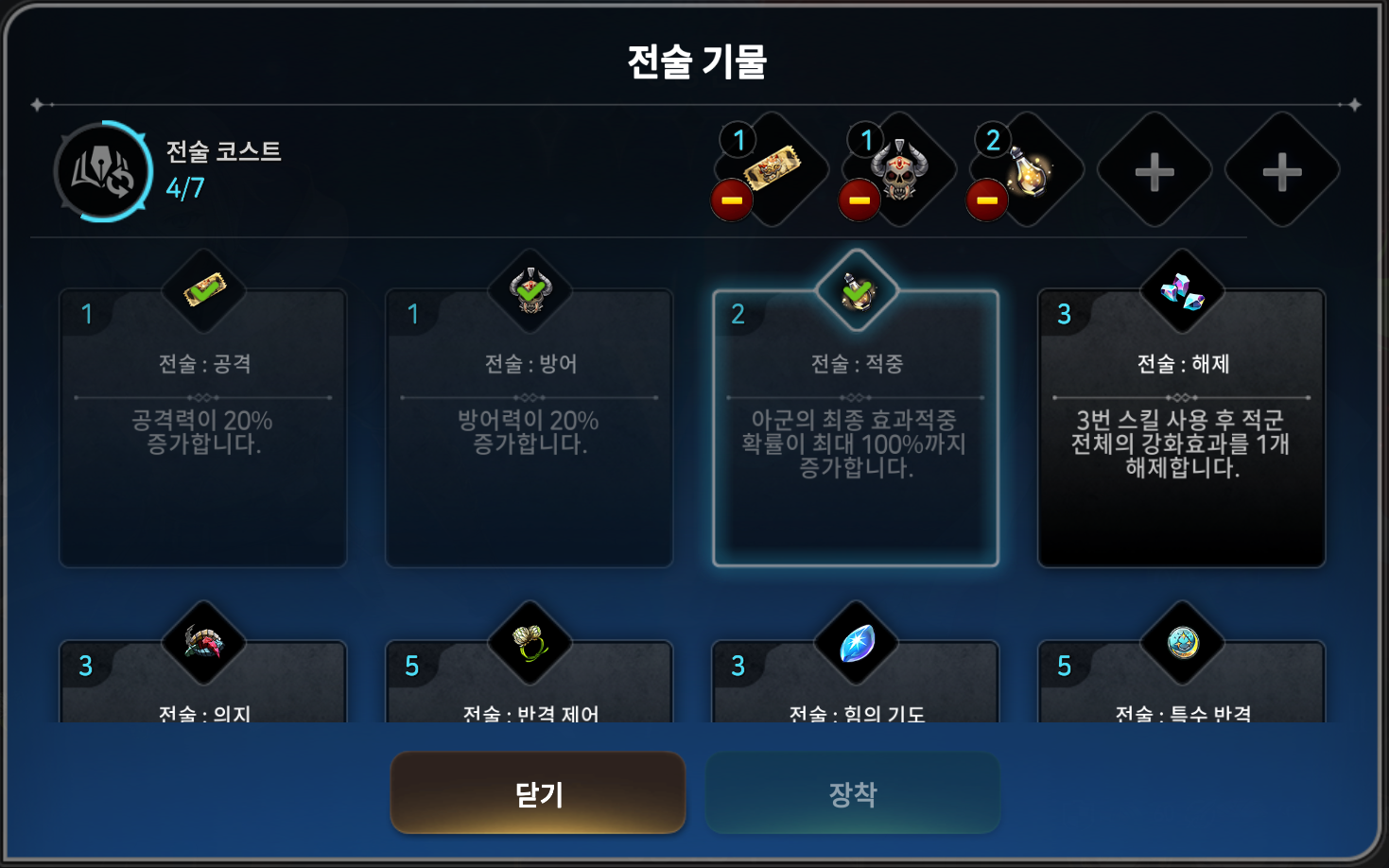1389x868 pixels.
Task: Choose the 전술 : 반격 제어 card
Action: [x=529, y=683]
